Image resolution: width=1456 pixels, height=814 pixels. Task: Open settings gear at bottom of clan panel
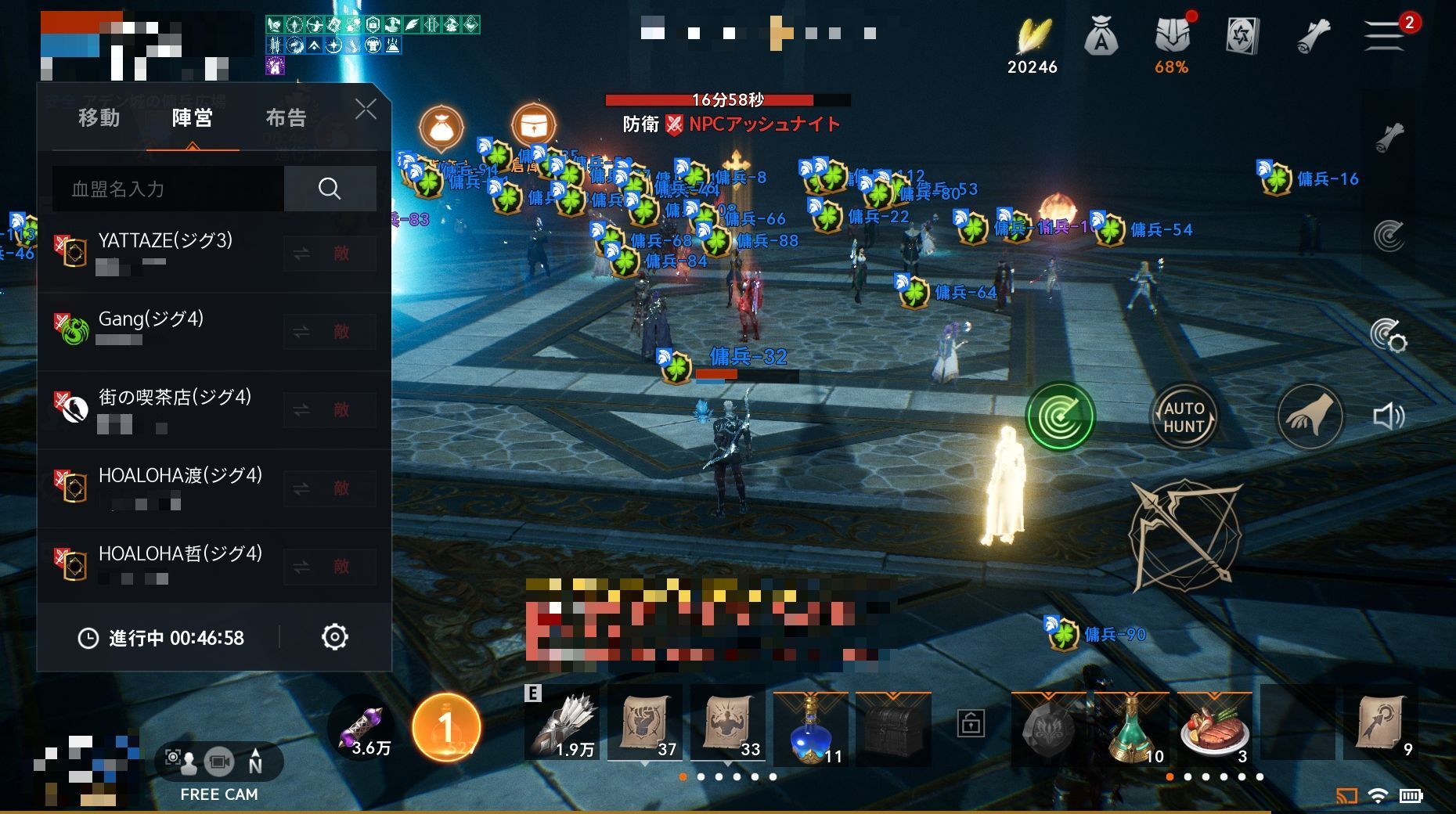click(x=336, y=638)
